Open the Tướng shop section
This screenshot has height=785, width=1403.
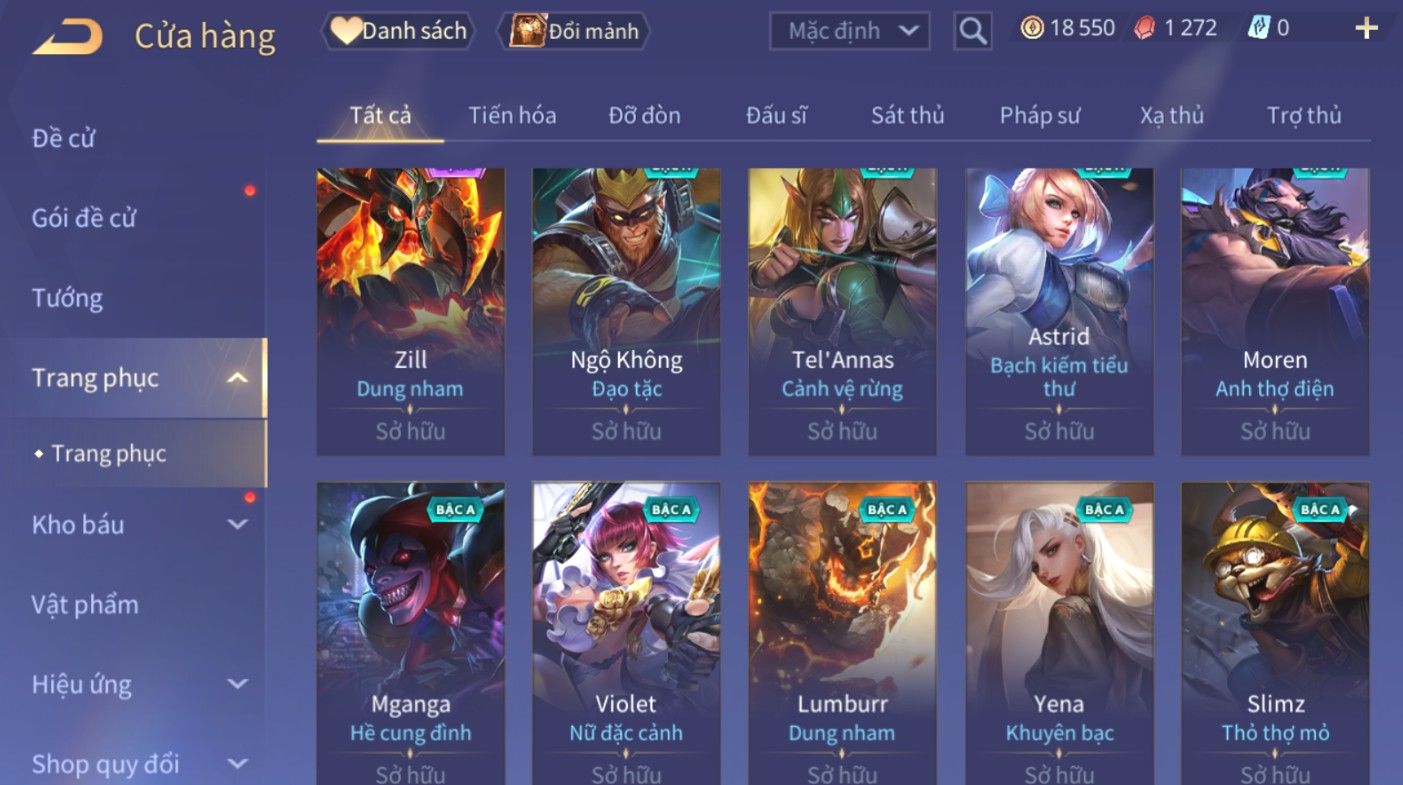[67, 298]
